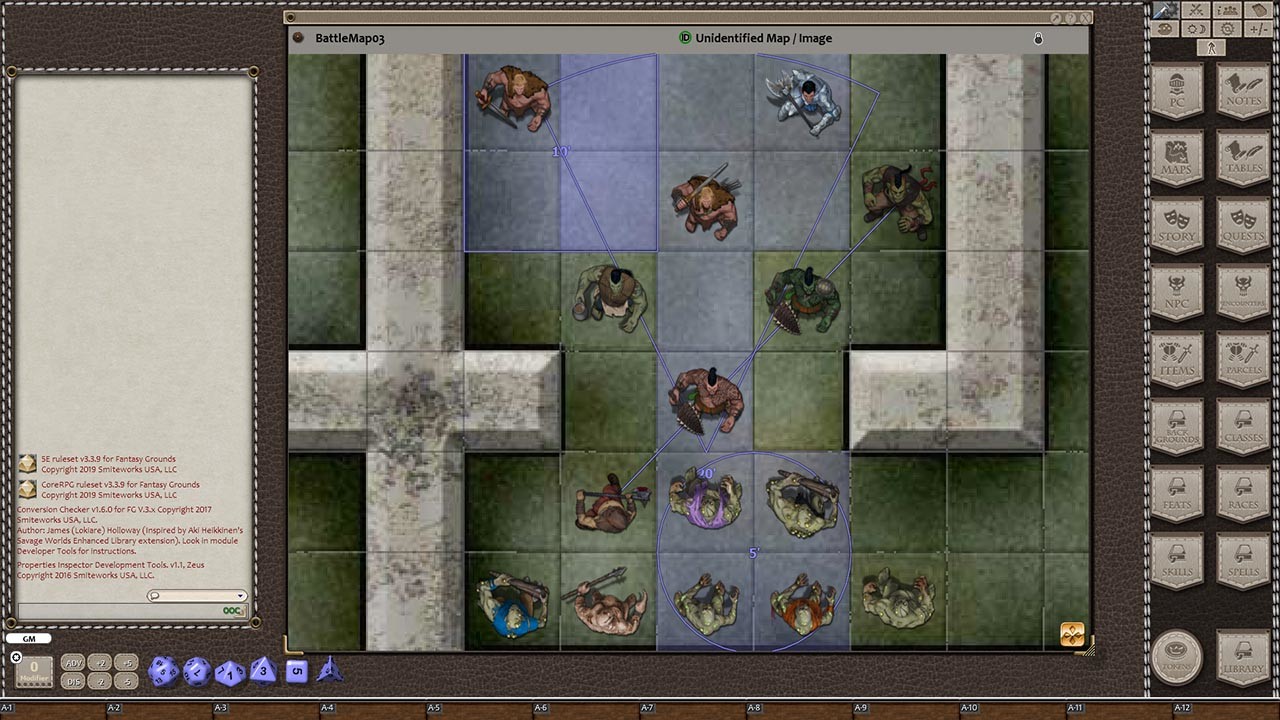This screenshot has width=1280, height=720.
Task: Roll the blue d20 die
Action: click(x=166, y=671)
